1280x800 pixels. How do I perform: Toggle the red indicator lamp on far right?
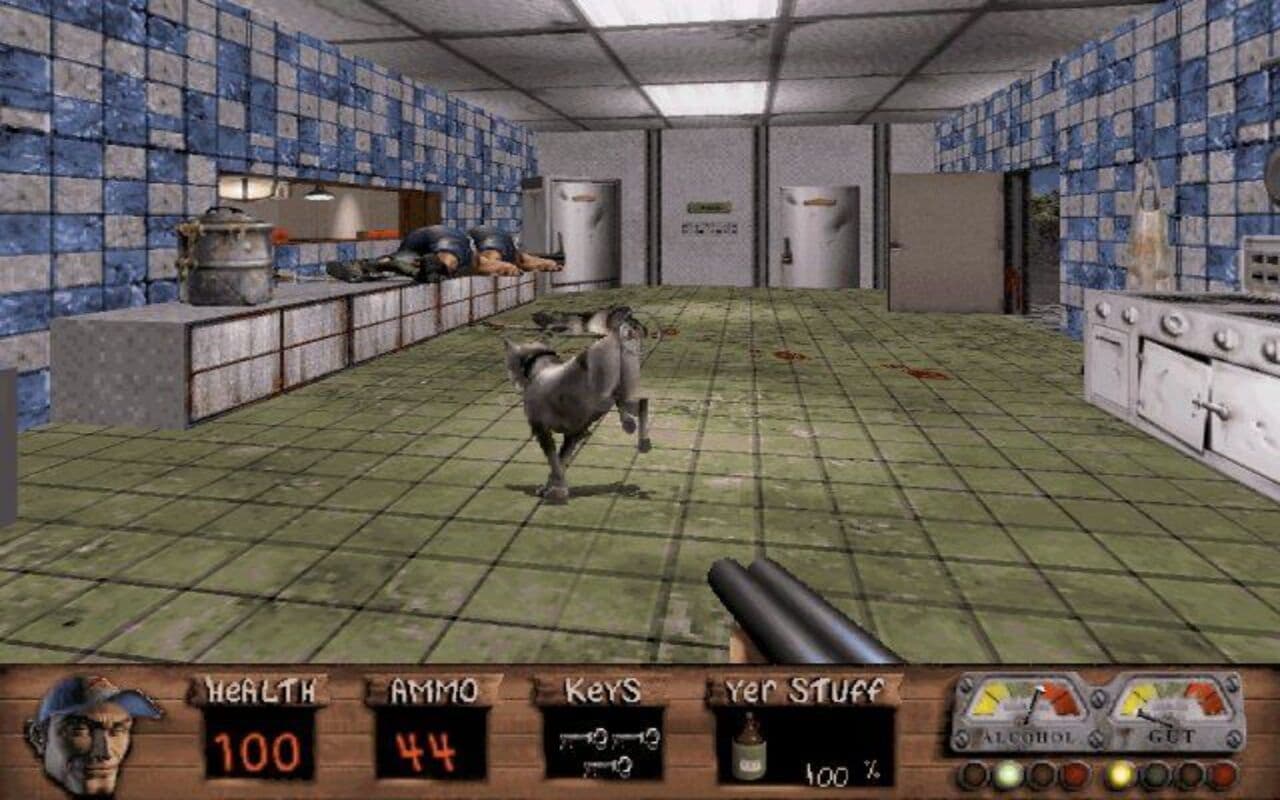pyautogui.click(x=1223, y=776)
